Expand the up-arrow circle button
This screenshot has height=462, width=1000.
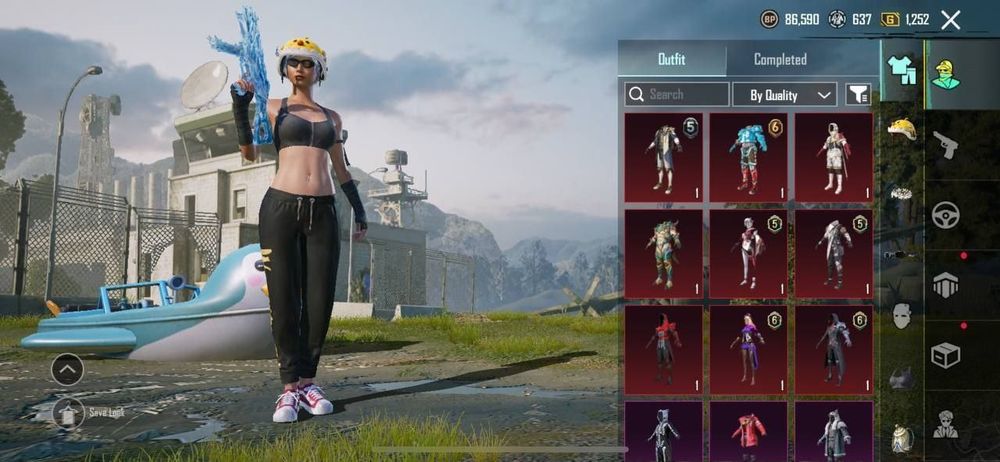click(67, 370)
